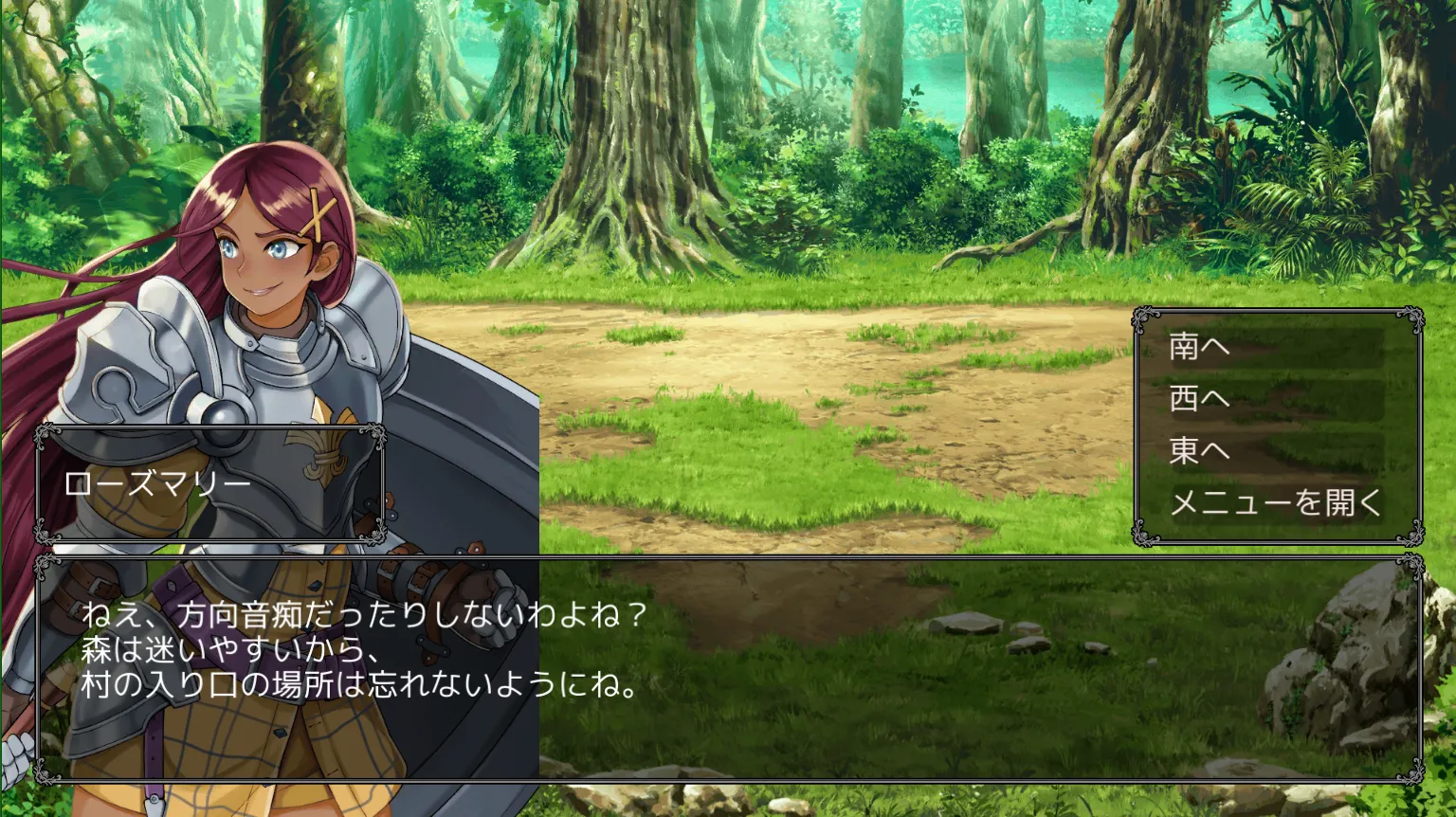Choose the 南へ option
1456x817 pixels.
click(x=1200, y=347)
